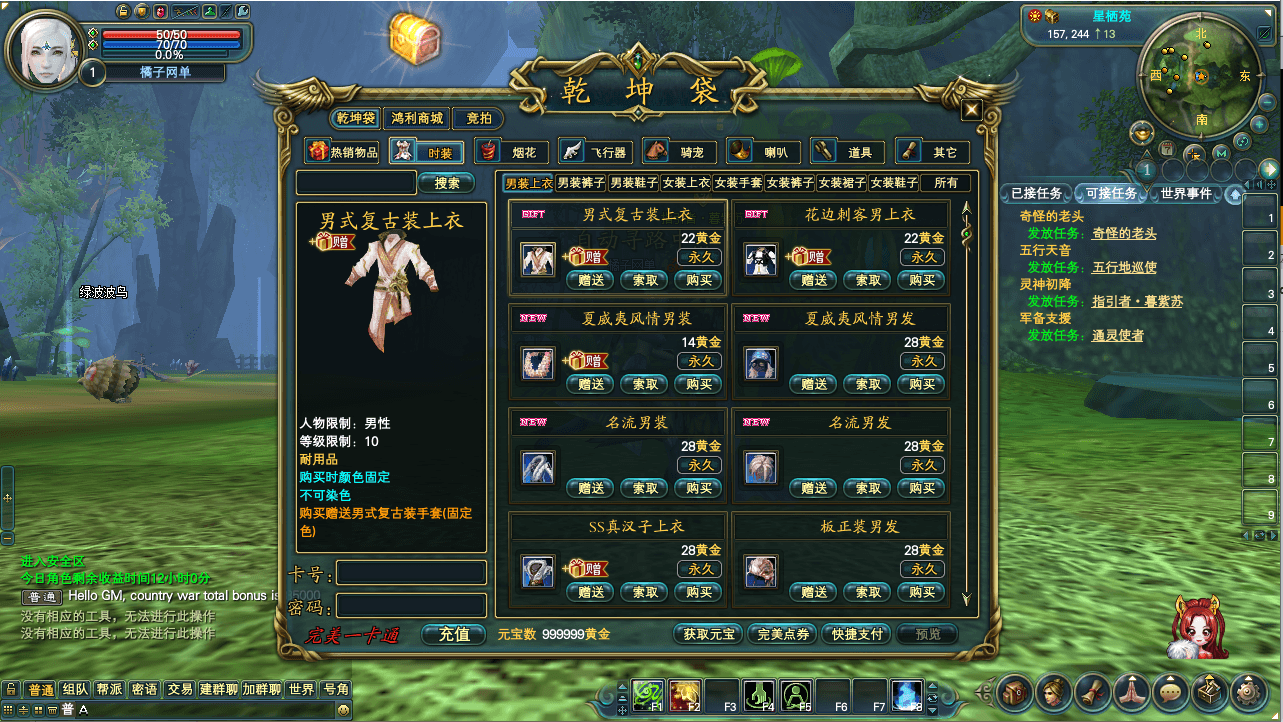Buy the 男式复古装上衣 item
1283x722 pixels.
(x=699, y=280)
